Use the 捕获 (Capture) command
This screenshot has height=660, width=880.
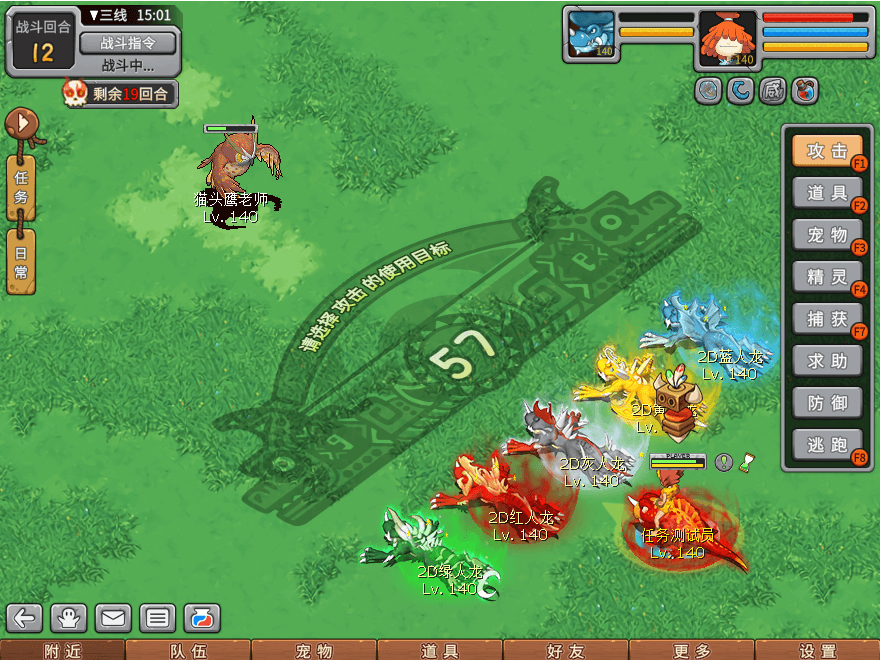click(827, 319)
